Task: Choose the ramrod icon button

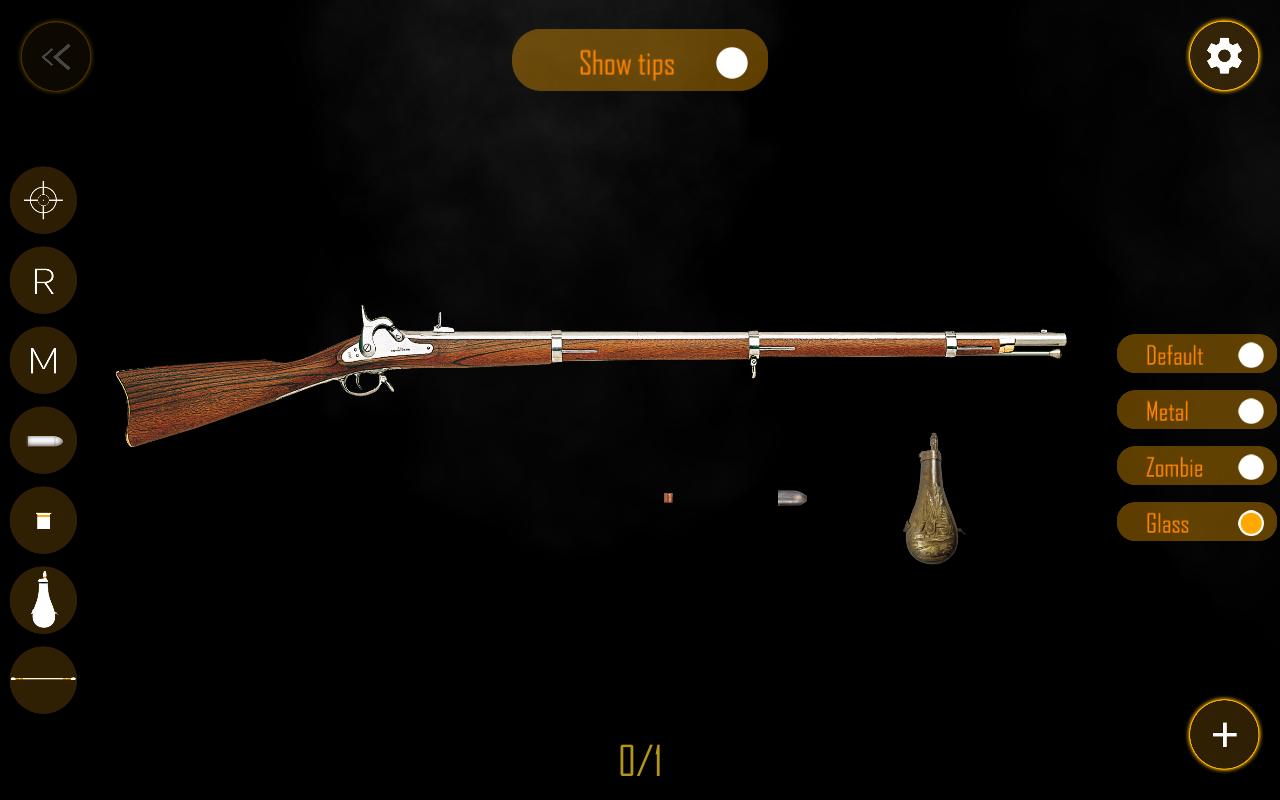Action: coord(43,679)
